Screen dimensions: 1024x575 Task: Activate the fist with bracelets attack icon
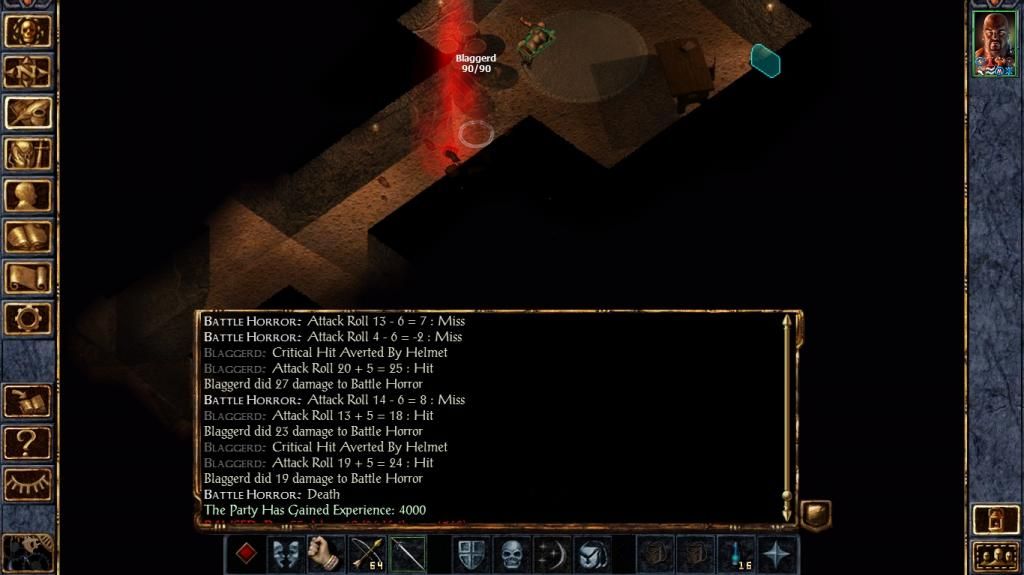pyautogui.click(x=326, y=554)
